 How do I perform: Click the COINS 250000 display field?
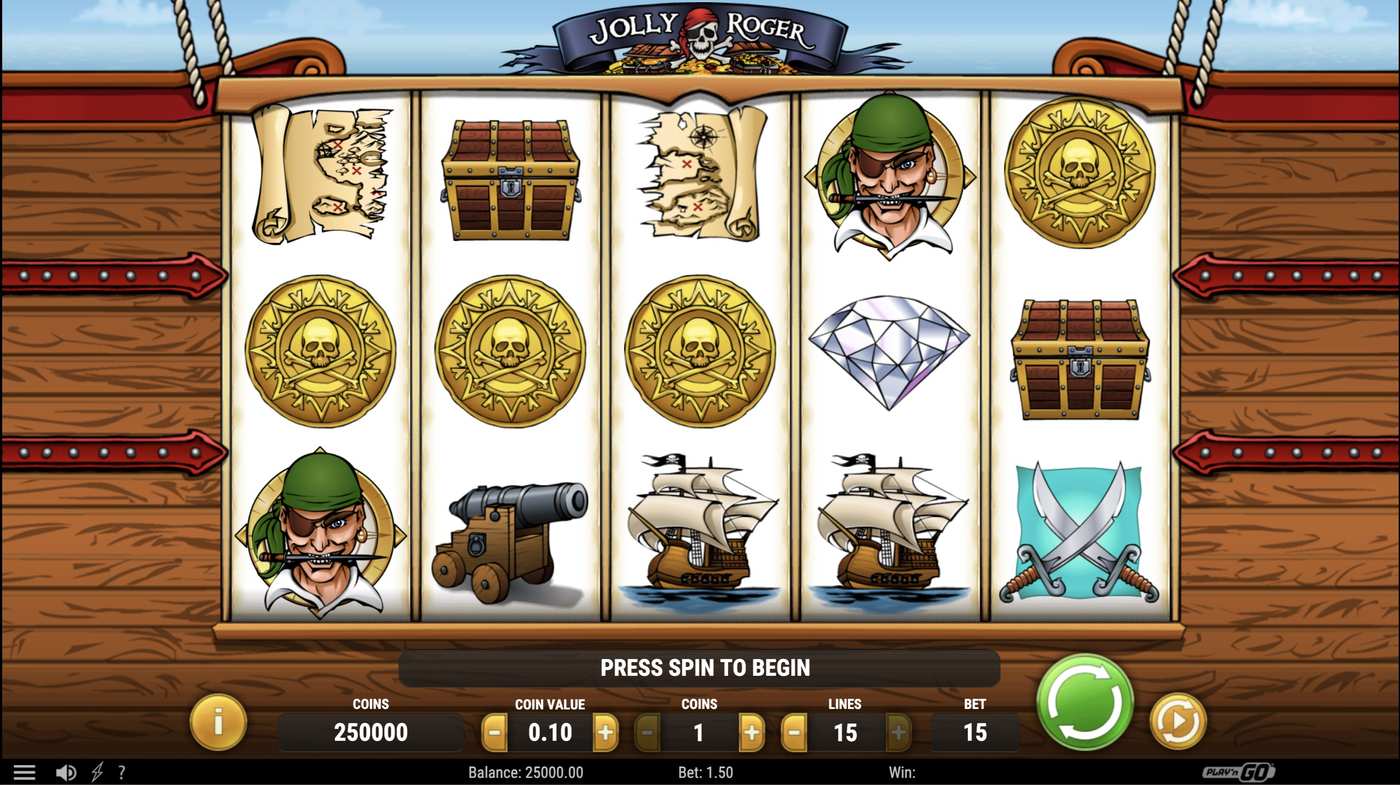[371, 732]
